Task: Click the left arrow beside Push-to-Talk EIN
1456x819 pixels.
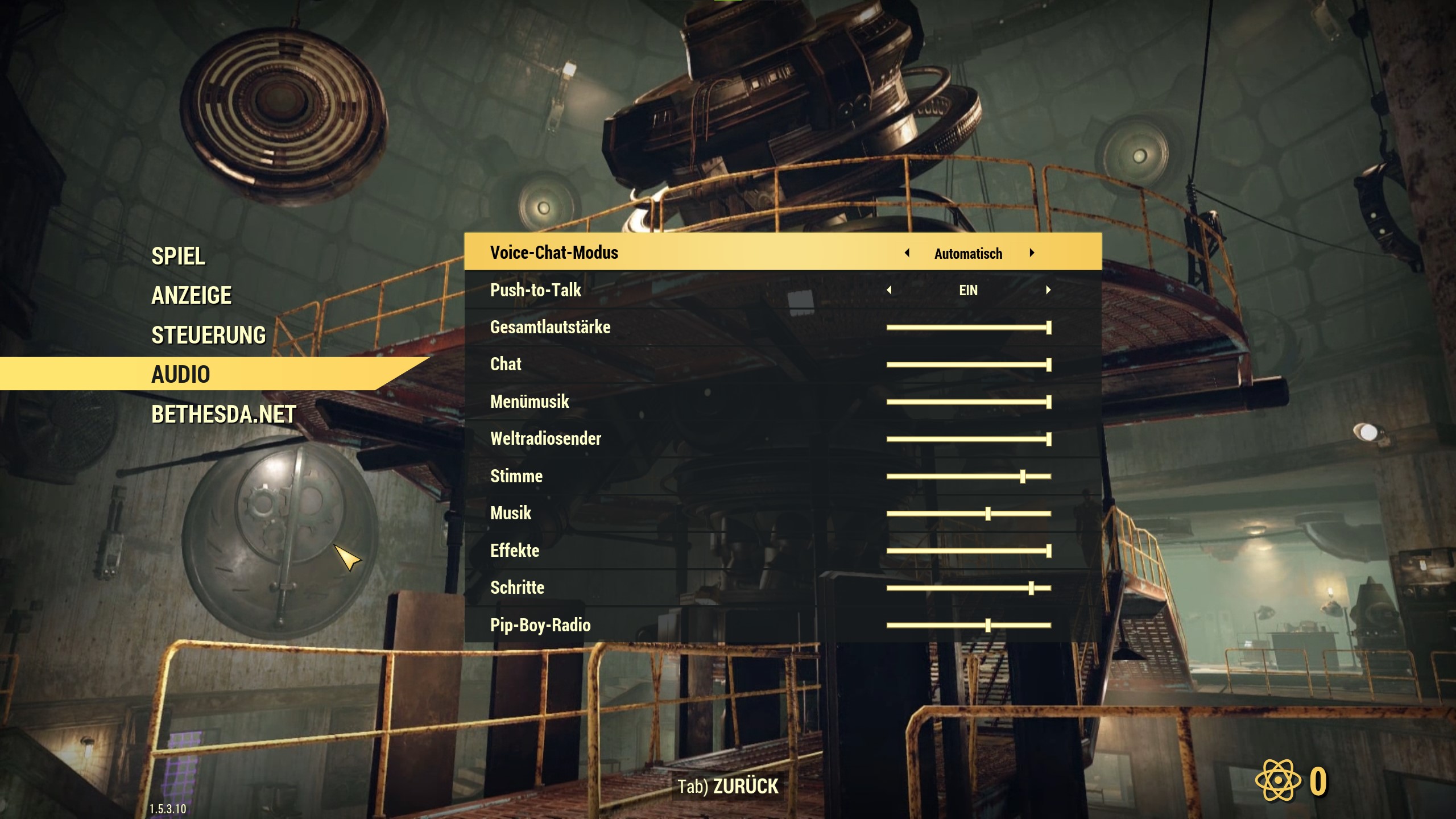Action: pos(889,291)
